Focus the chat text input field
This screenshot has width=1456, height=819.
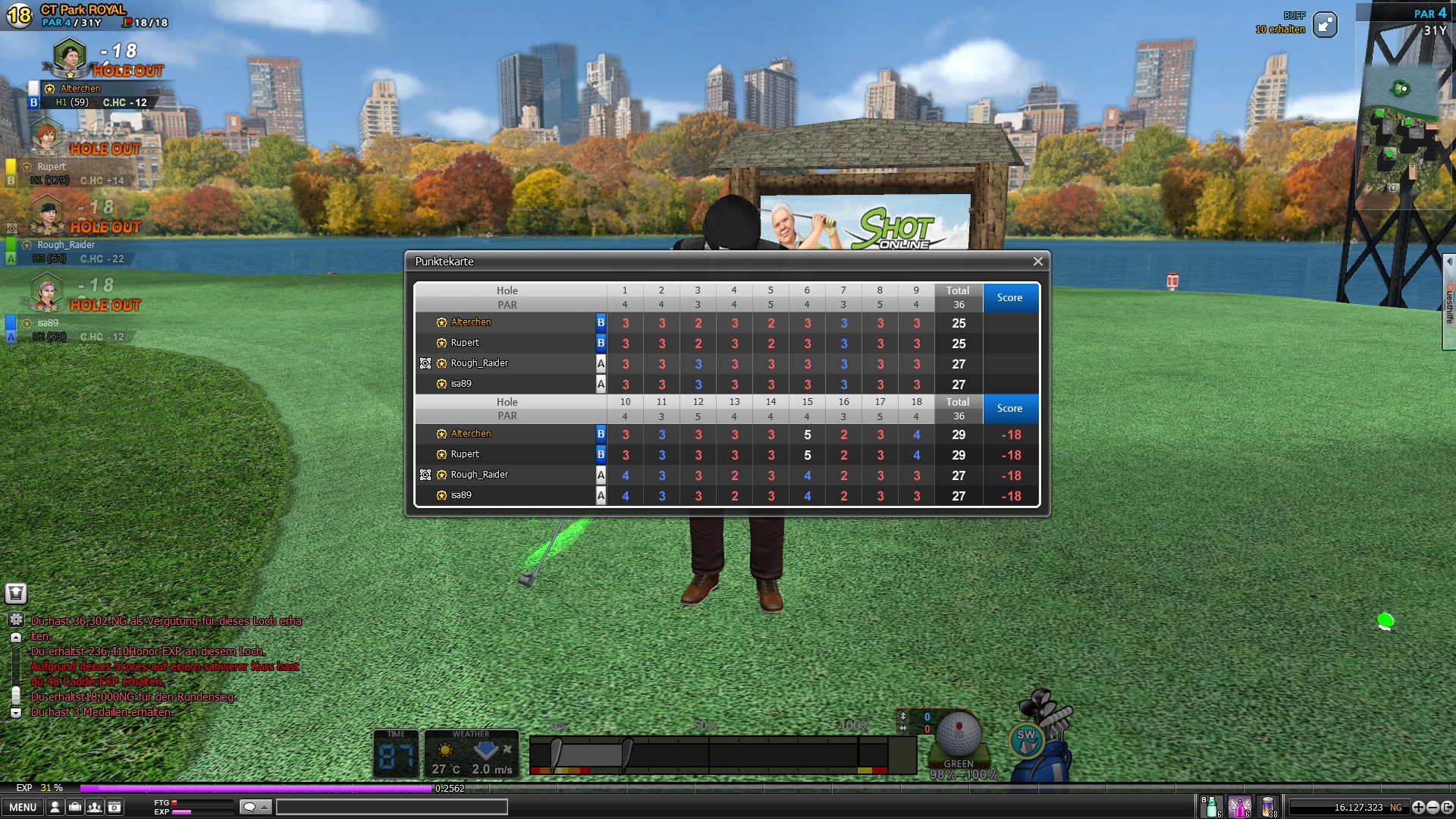point(391,808)
